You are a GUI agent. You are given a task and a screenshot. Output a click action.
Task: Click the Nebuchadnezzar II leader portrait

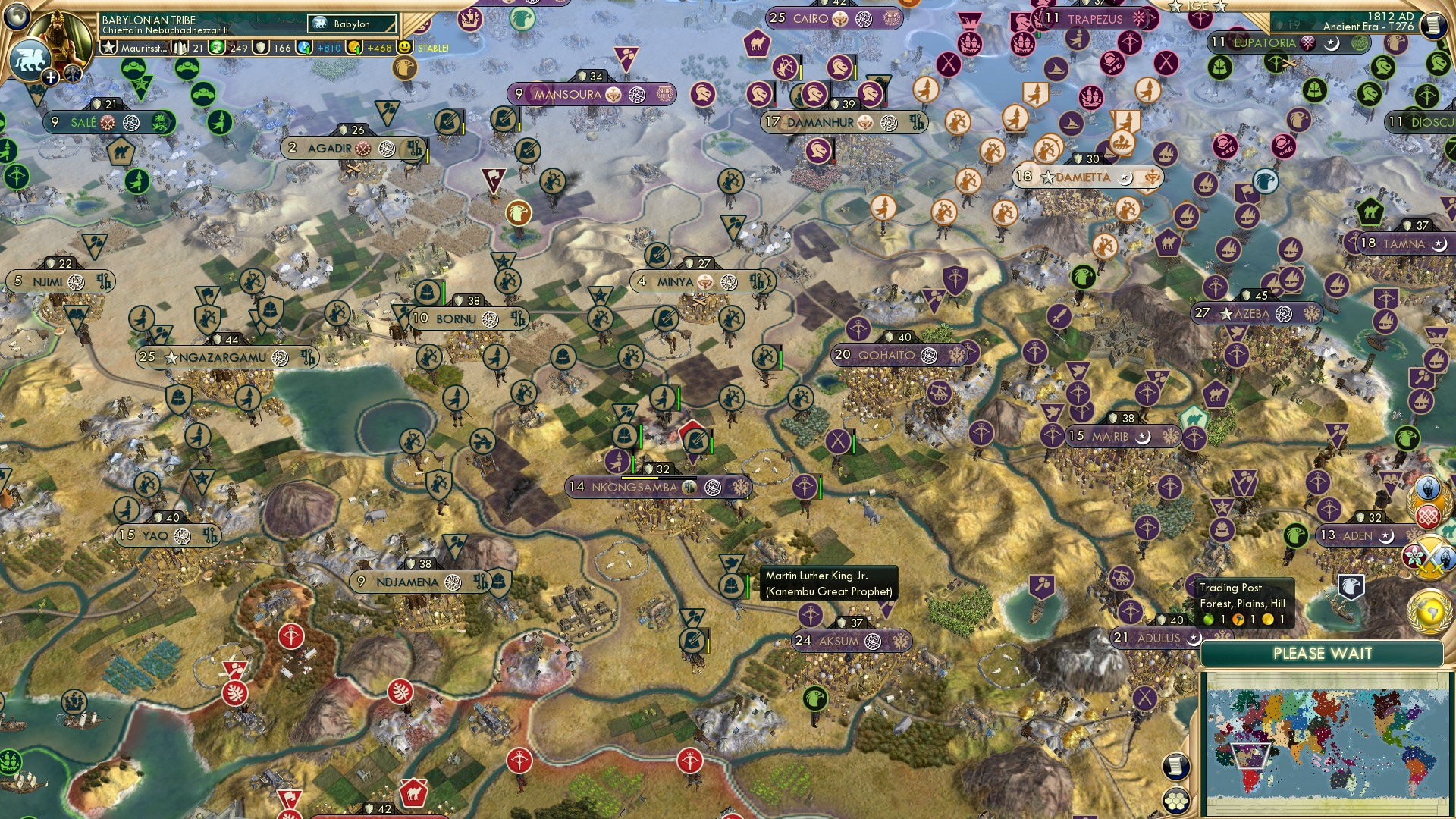click(x=62, y=32)
